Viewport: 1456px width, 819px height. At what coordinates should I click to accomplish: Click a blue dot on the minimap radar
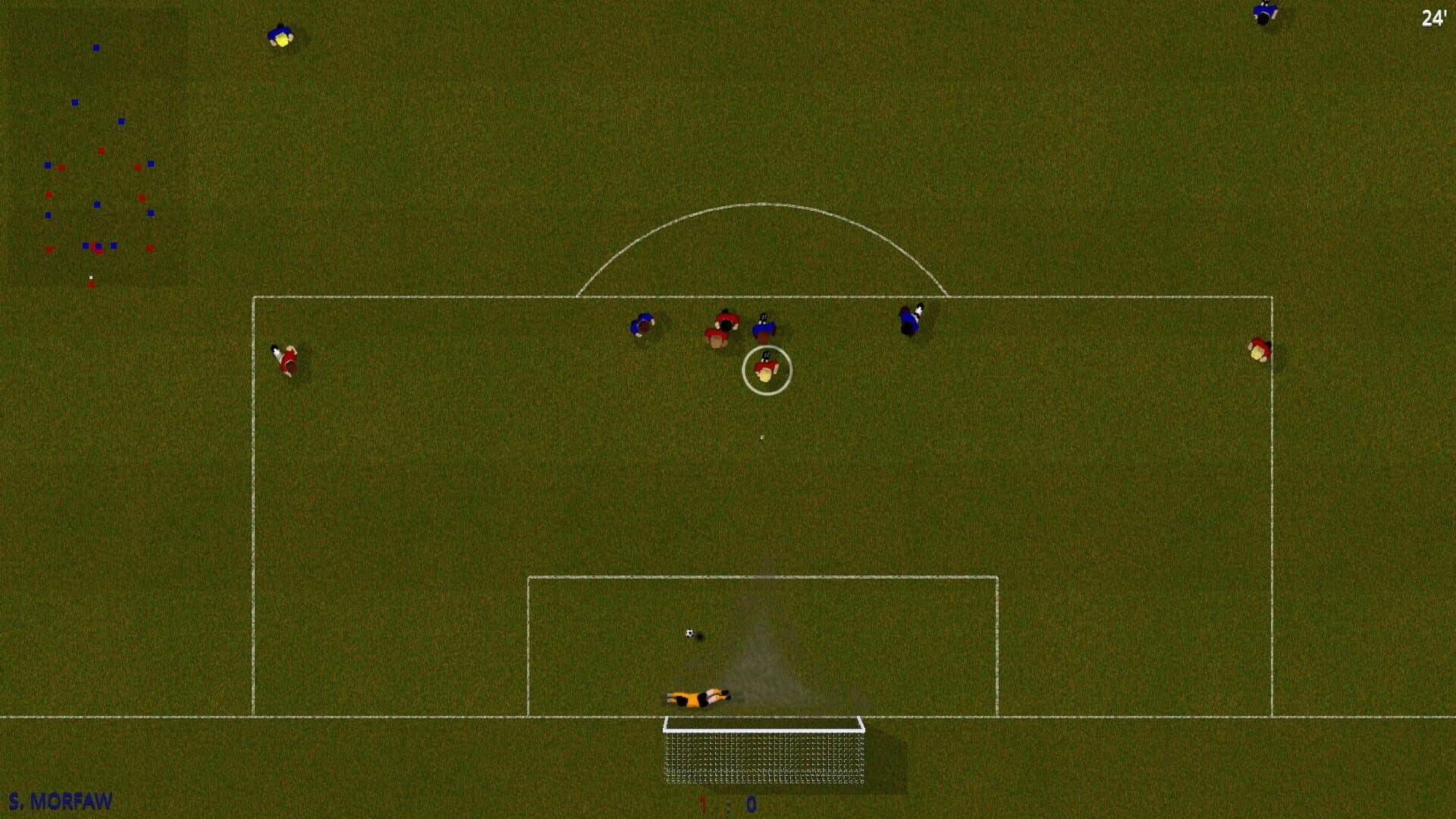click(x=95, y=47)
